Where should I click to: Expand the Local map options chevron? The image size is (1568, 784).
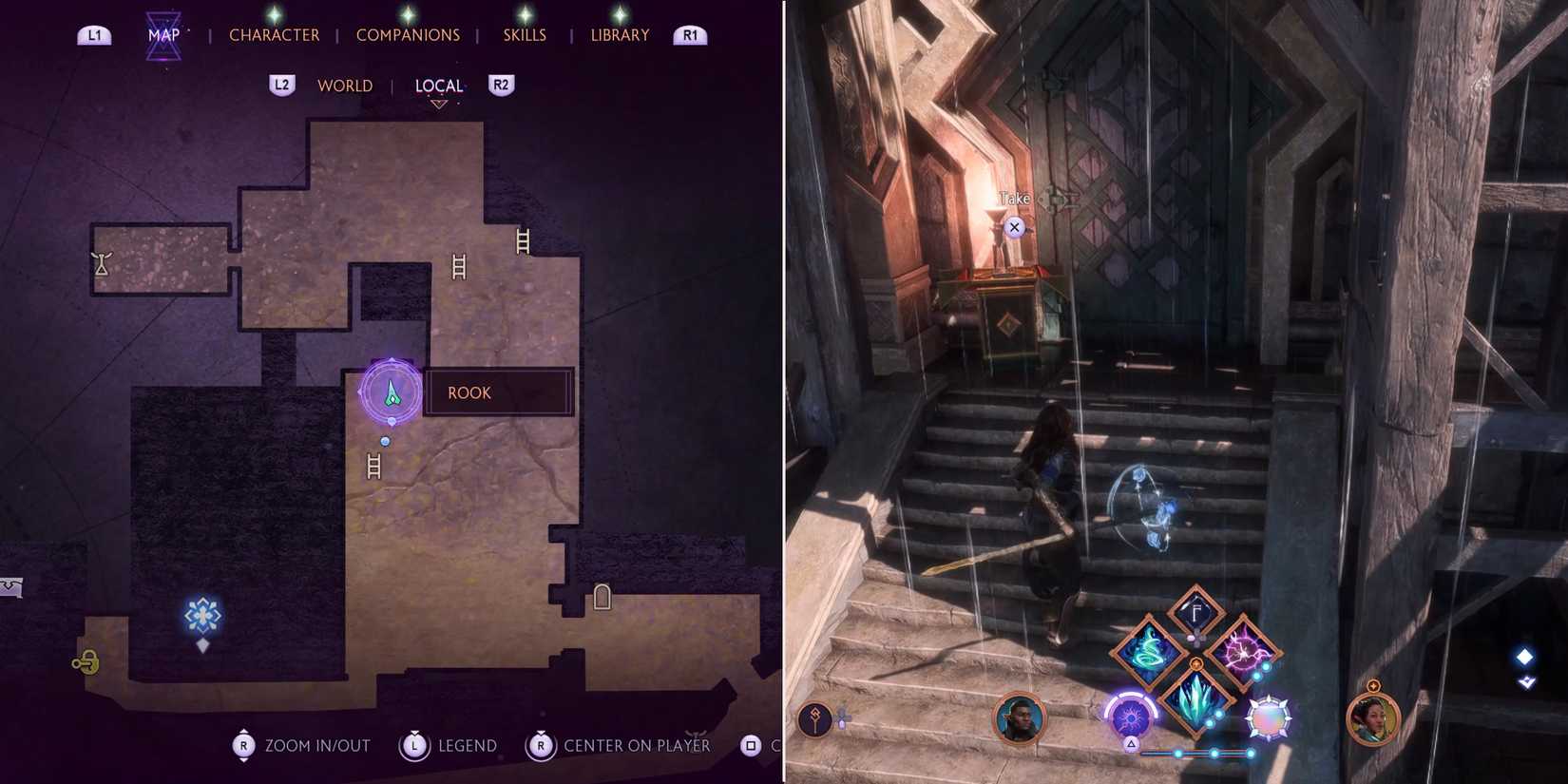(x=439, y=103)
